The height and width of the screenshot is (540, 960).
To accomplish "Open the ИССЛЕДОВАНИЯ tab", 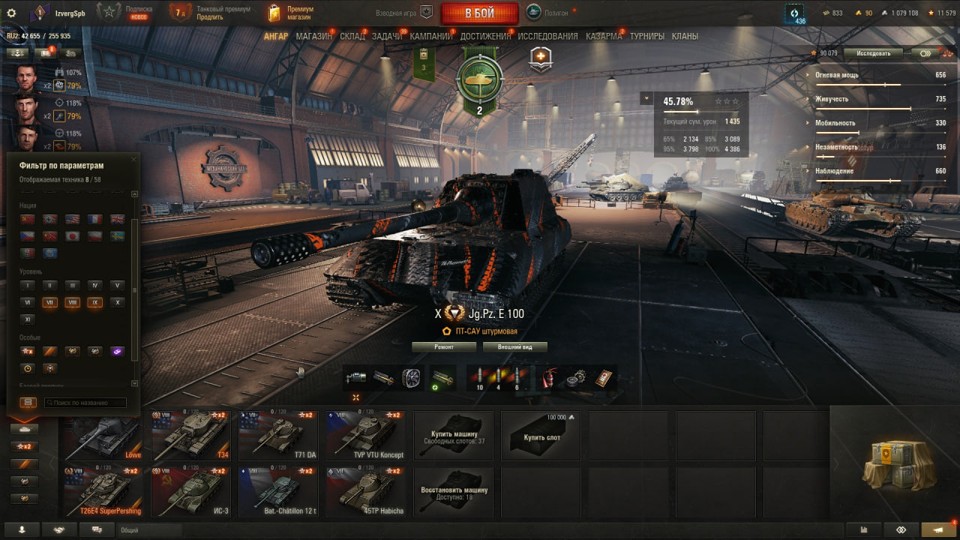I will click(x=547, y=36).
